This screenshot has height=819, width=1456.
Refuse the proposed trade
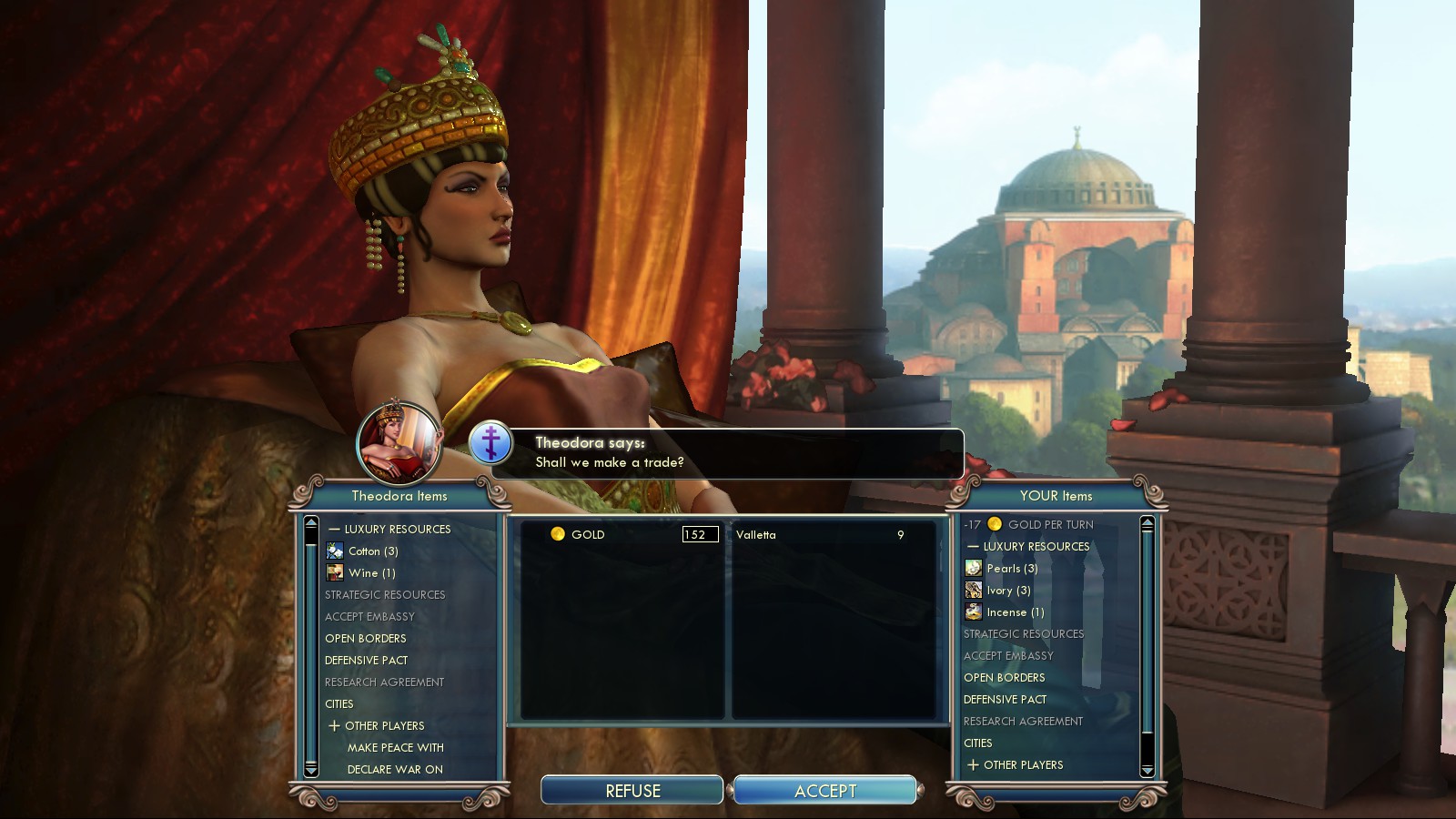[x=632, y=791]
